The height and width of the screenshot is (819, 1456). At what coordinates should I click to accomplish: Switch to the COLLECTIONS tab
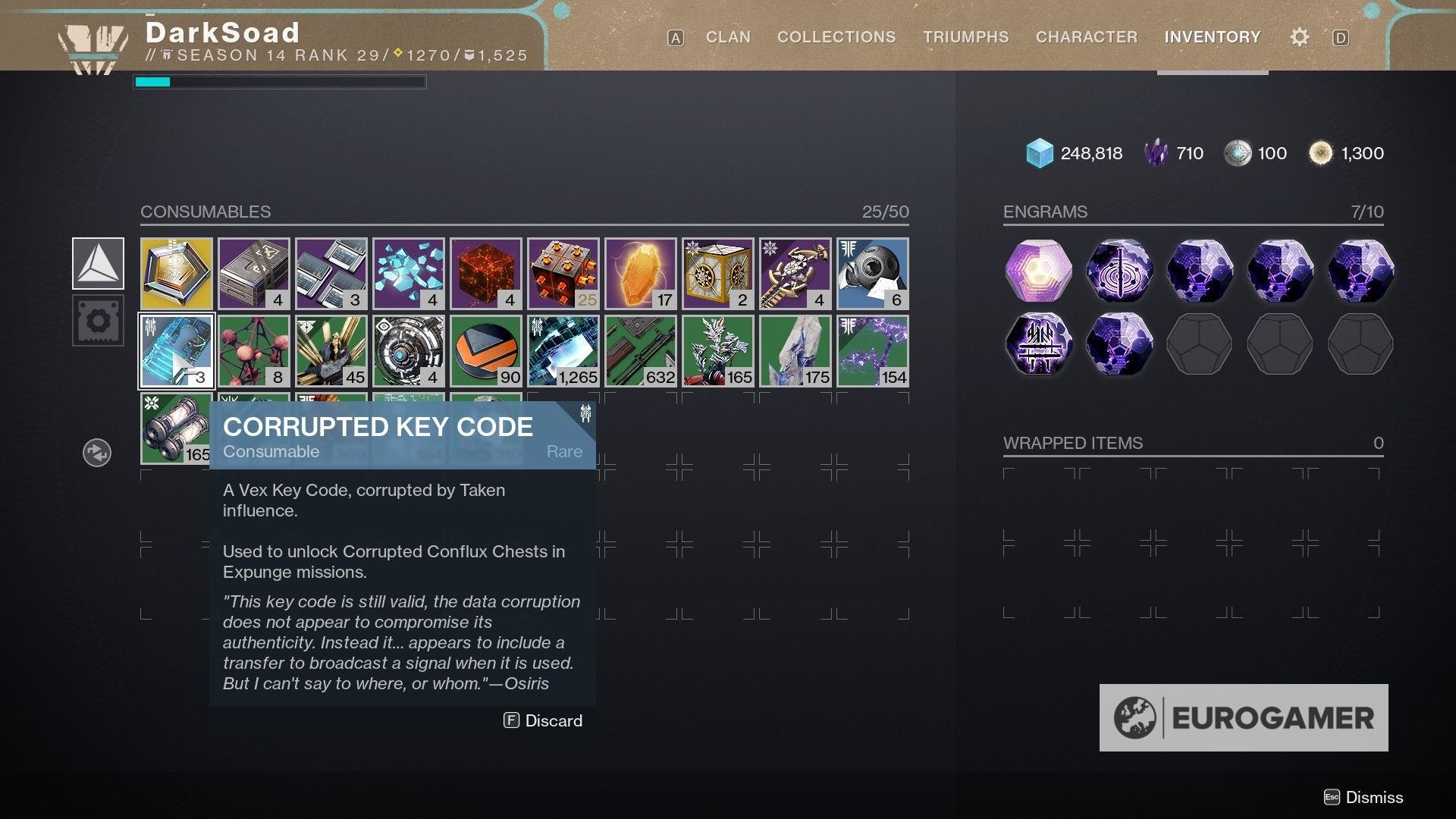836,36
